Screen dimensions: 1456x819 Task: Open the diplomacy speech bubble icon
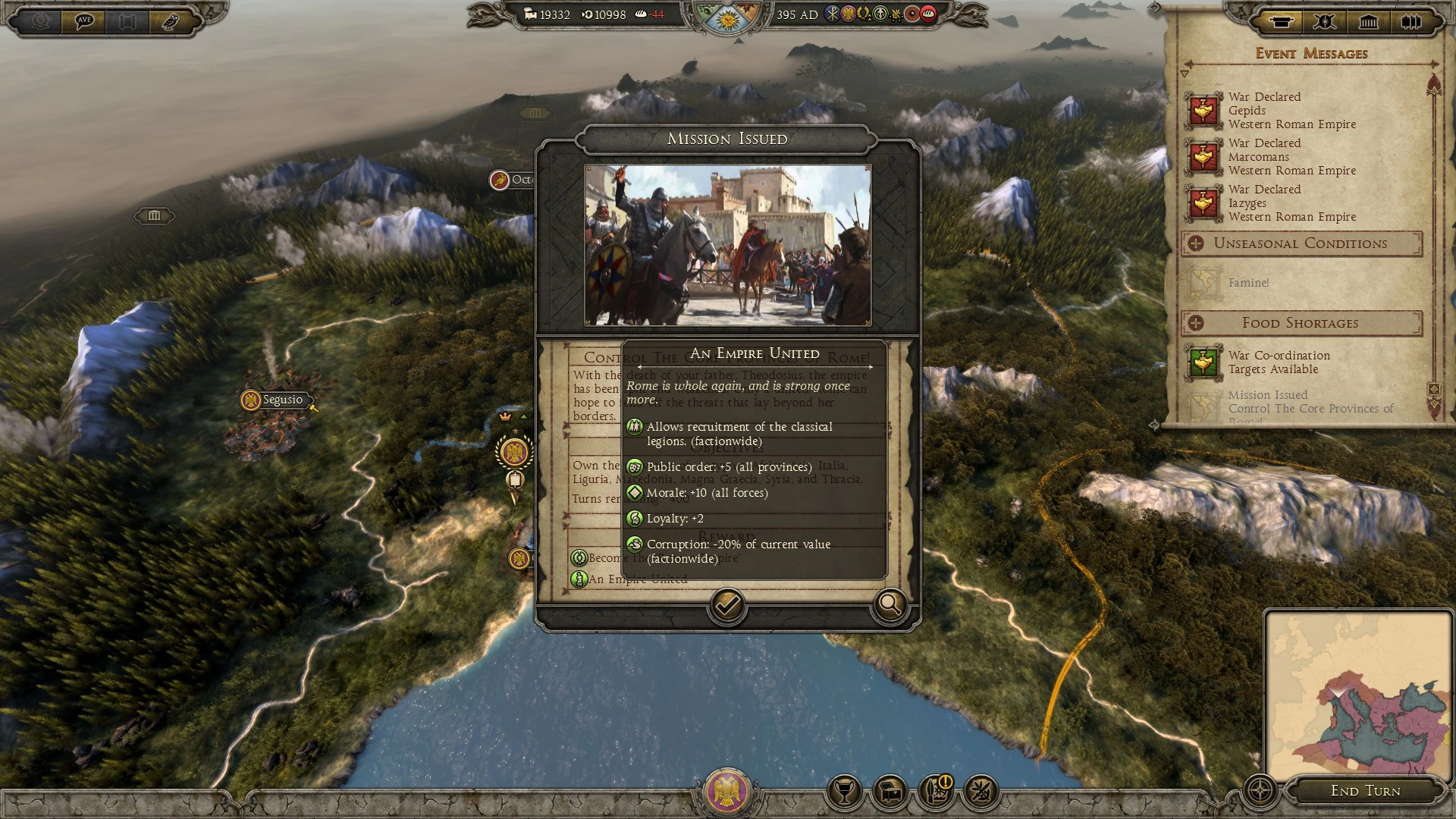[83, 22]
